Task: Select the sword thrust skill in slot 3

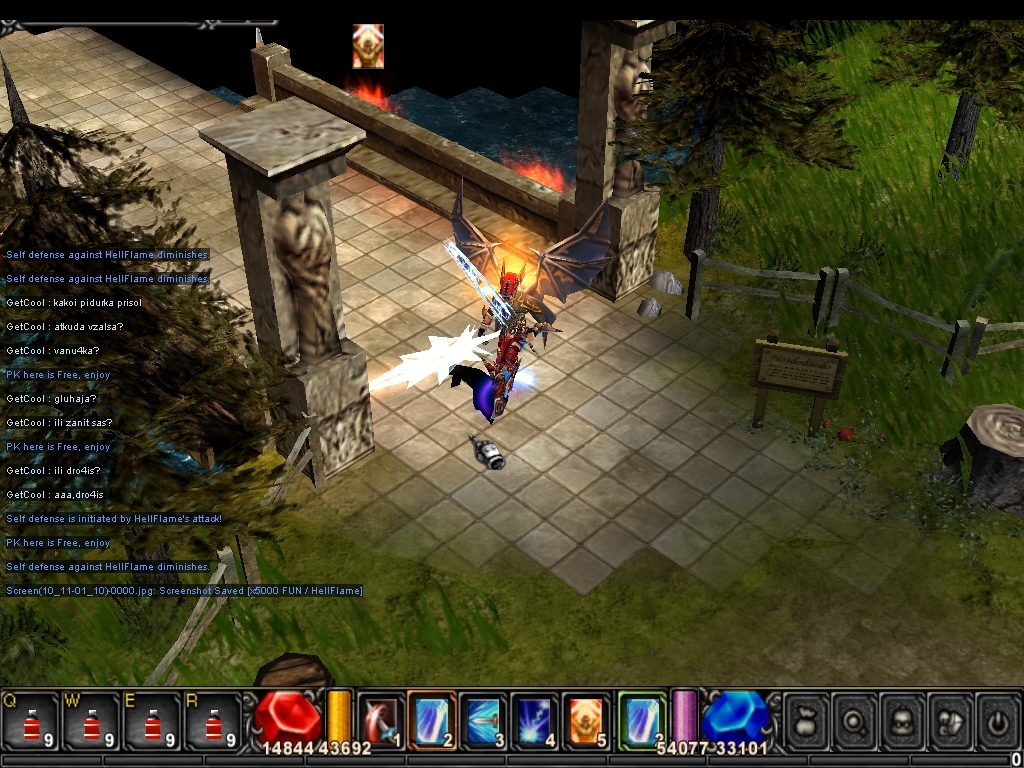Action: [483, 720]
